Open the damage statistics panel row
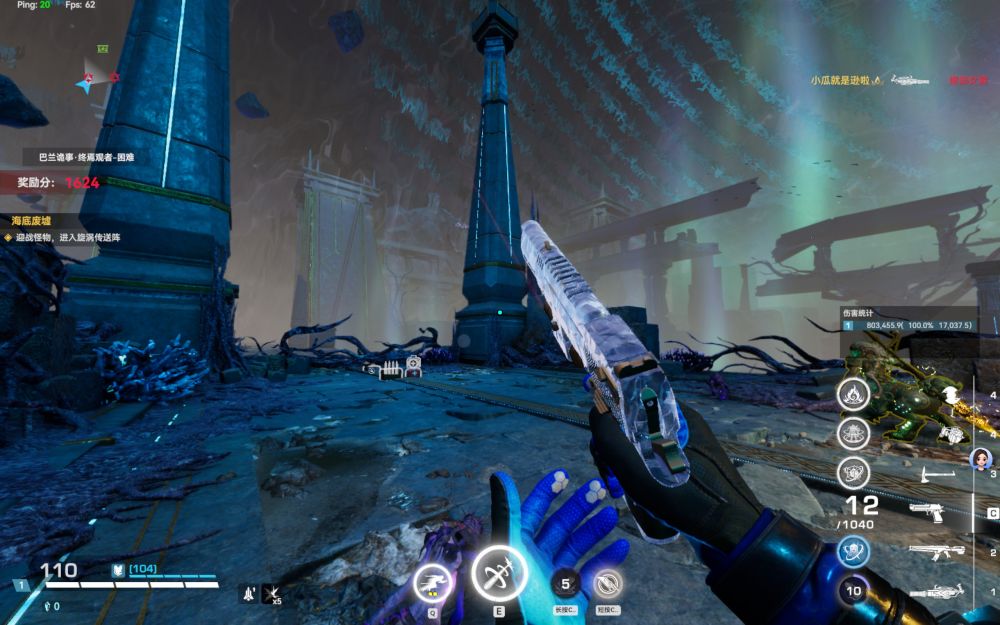This screenshot has width=1000, height=625. coord(907,325)
